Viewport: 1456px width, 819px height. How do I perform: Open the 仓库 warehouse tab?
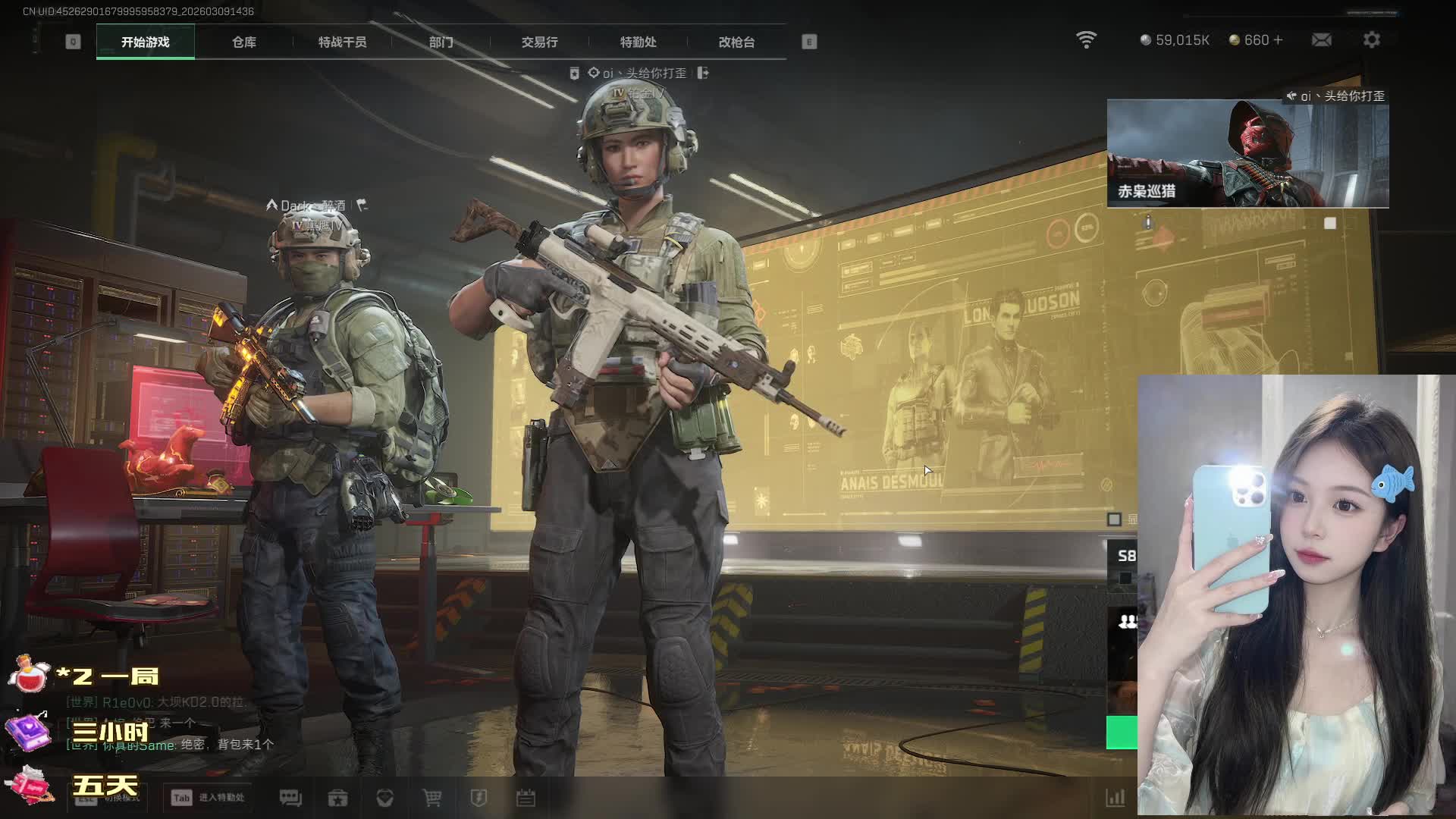pyautogui.click(x=243, y=42)
